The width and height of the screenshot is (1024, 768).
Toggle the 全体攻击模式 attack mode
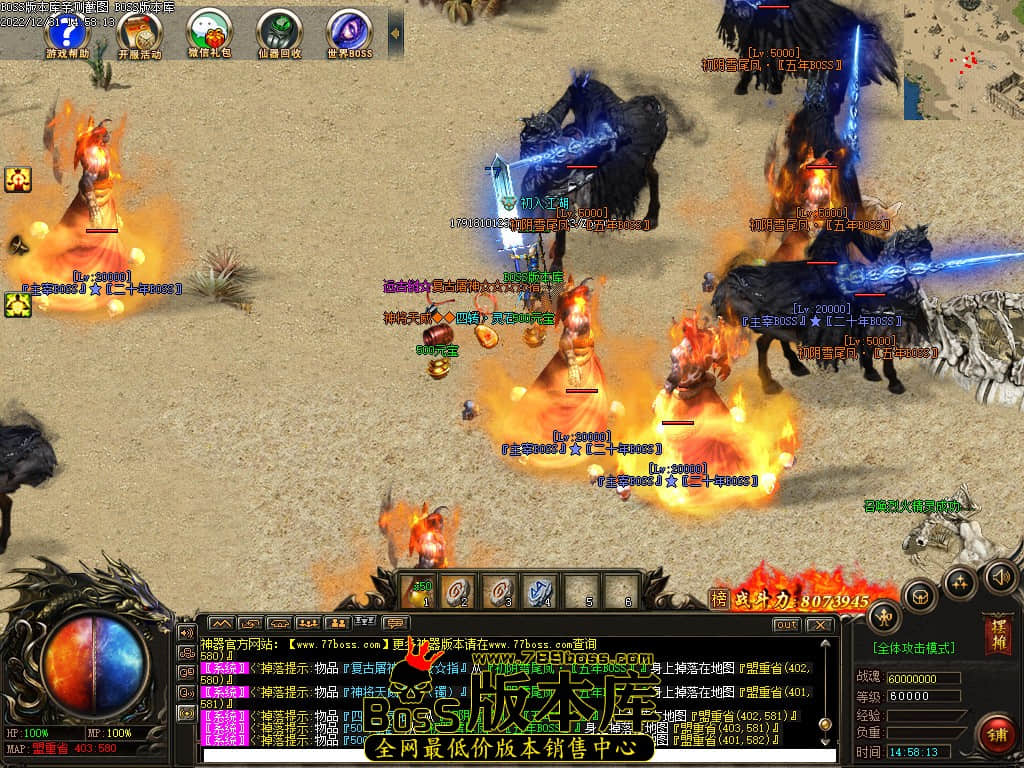pos(913,648)
